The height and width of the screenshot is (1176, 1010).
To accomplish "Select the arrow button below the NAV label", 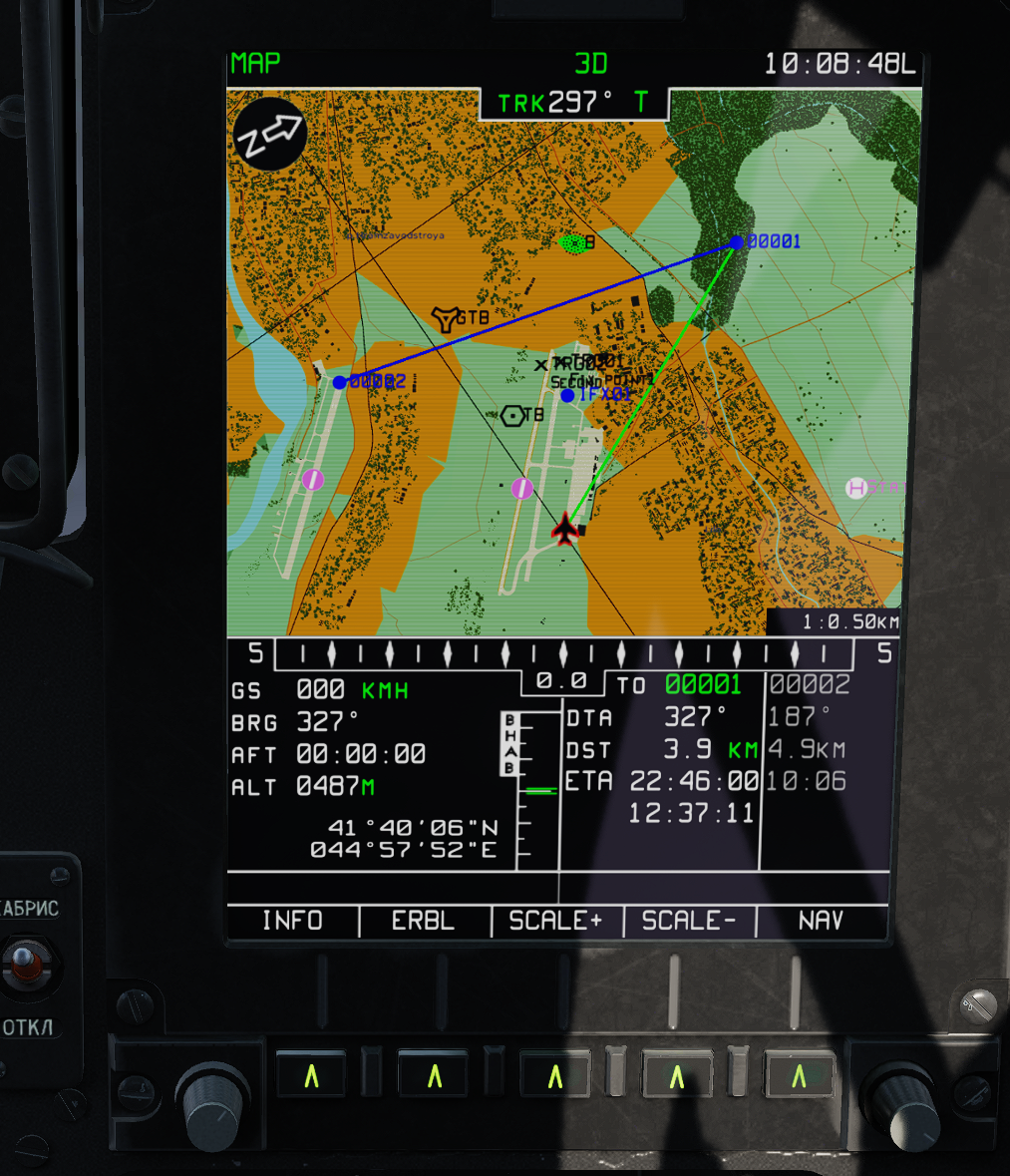I will point(799,1076).
